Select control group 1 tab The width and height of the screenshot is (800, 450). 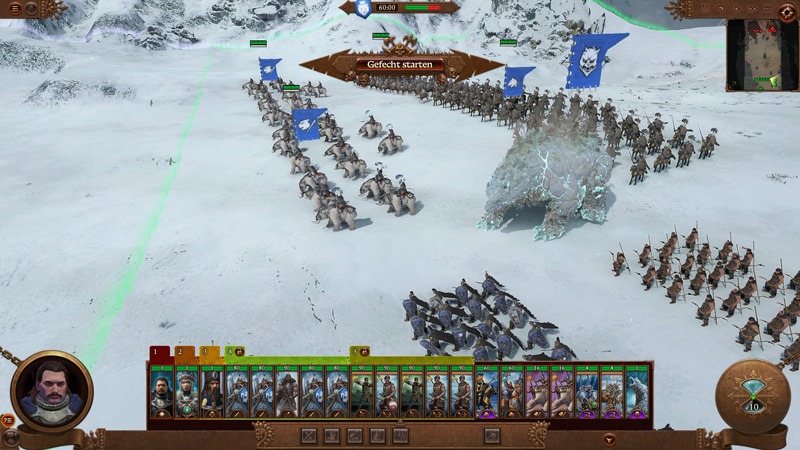point(159,353)
